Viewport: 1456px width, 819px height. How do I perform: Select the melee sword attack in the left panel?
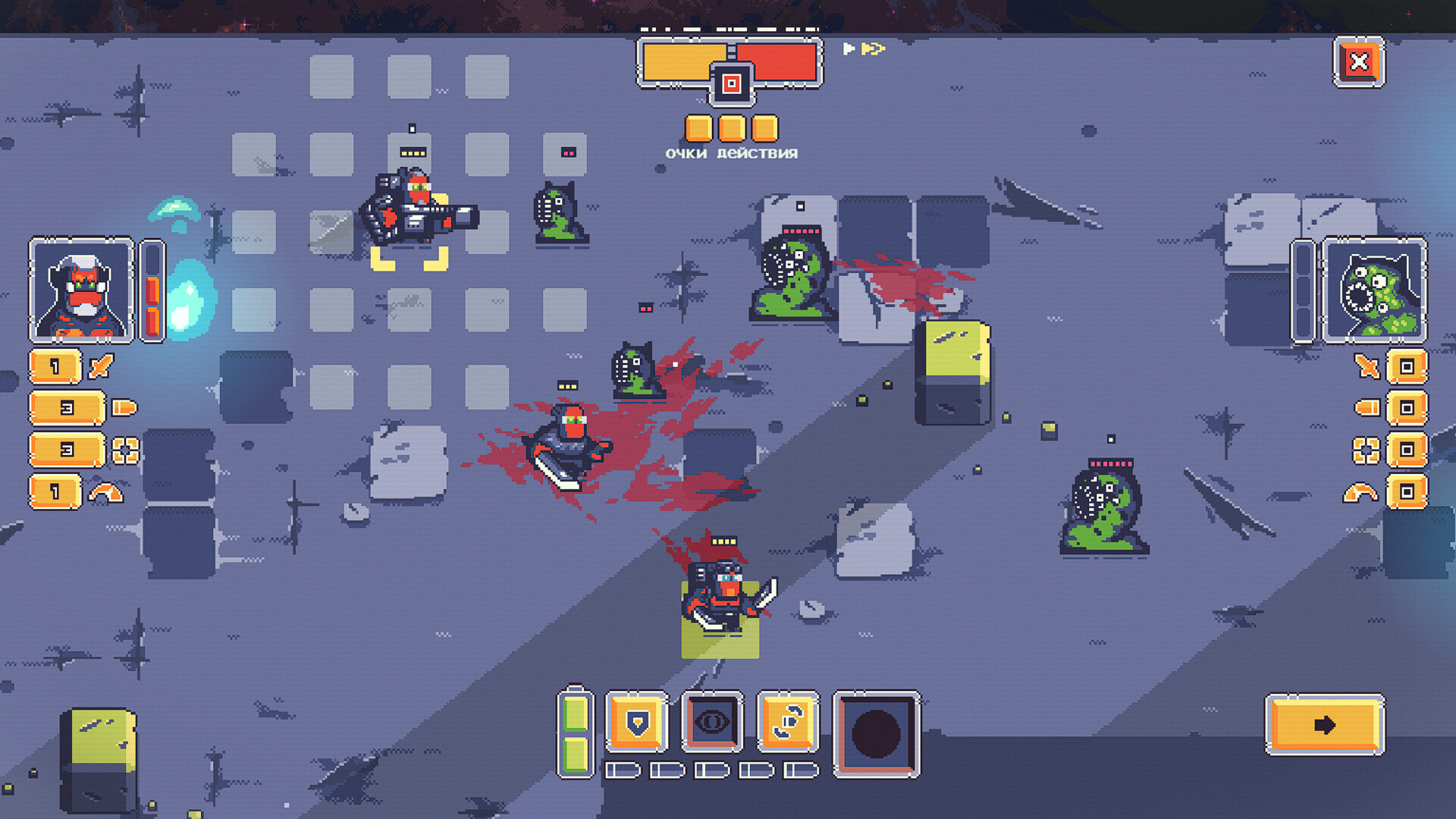tap(68, 368)
